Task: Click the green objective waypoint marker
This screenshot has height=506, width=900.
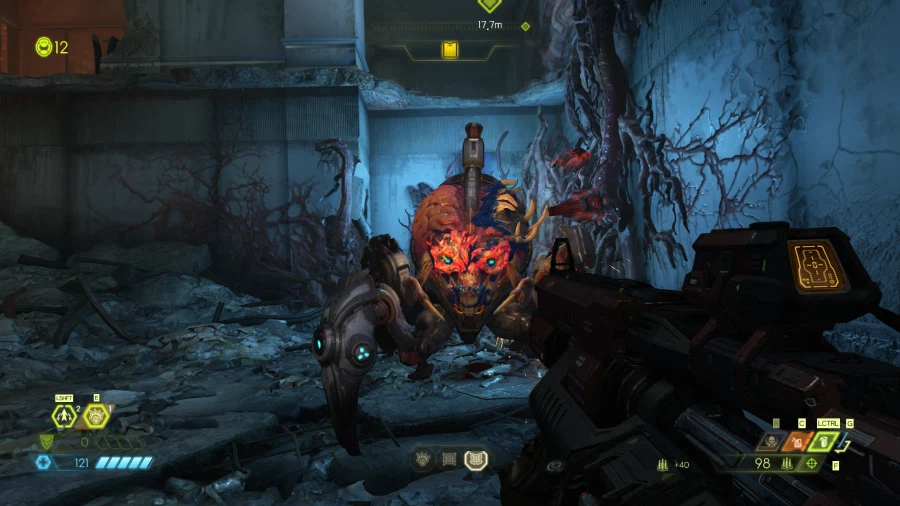Action: [x=489, y=5]
